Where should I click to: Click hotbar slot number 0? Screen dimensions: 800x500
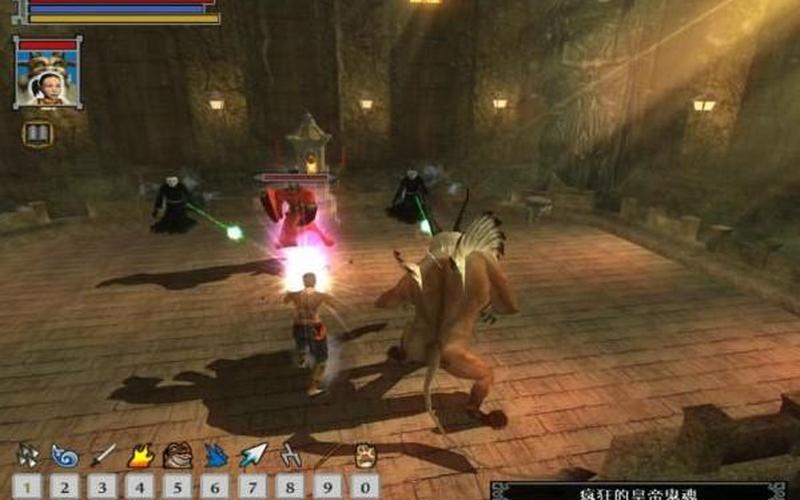[x=366, y=486]
